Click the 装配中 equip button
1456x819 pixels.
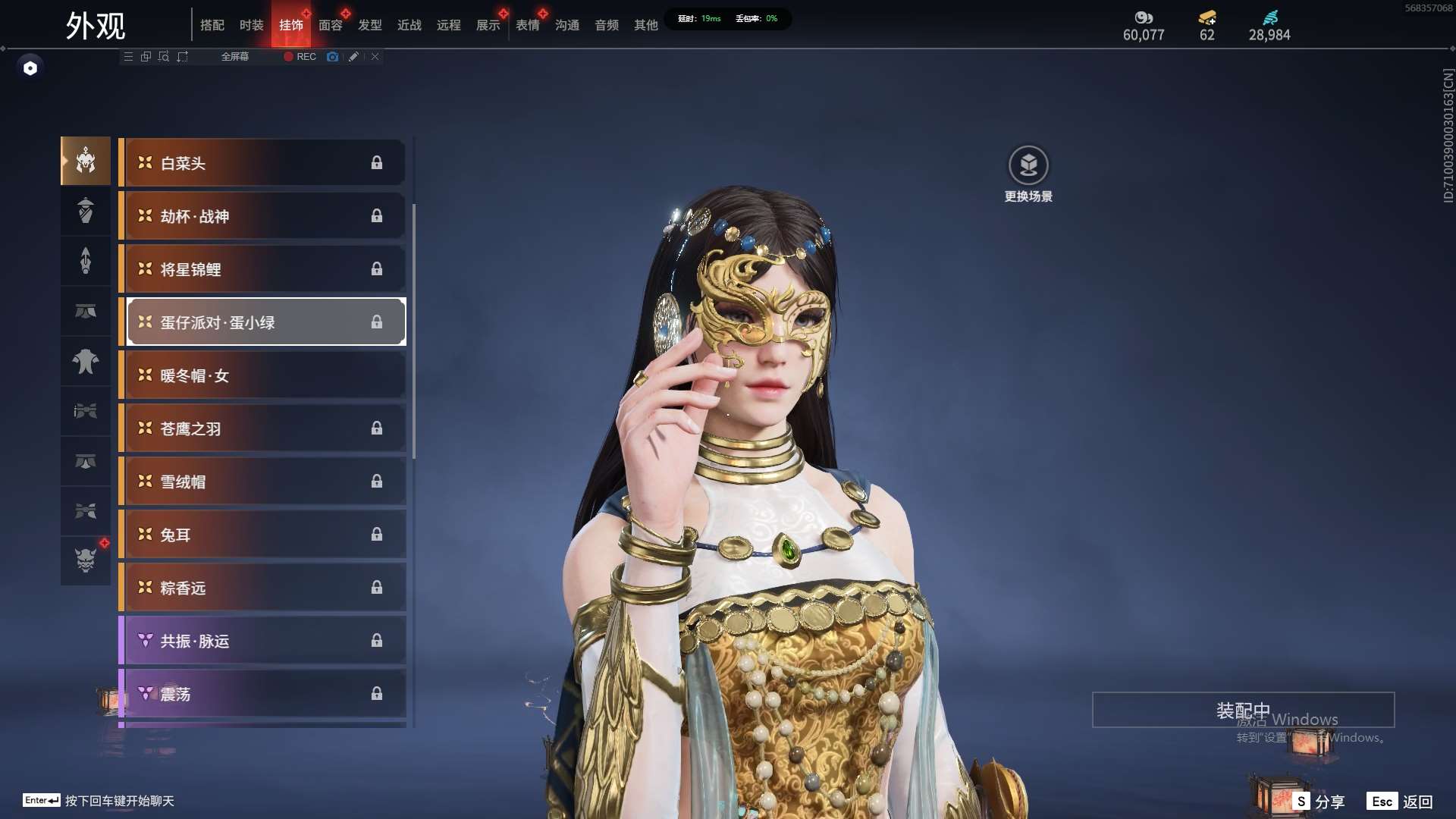click(x=1243, y=710)
